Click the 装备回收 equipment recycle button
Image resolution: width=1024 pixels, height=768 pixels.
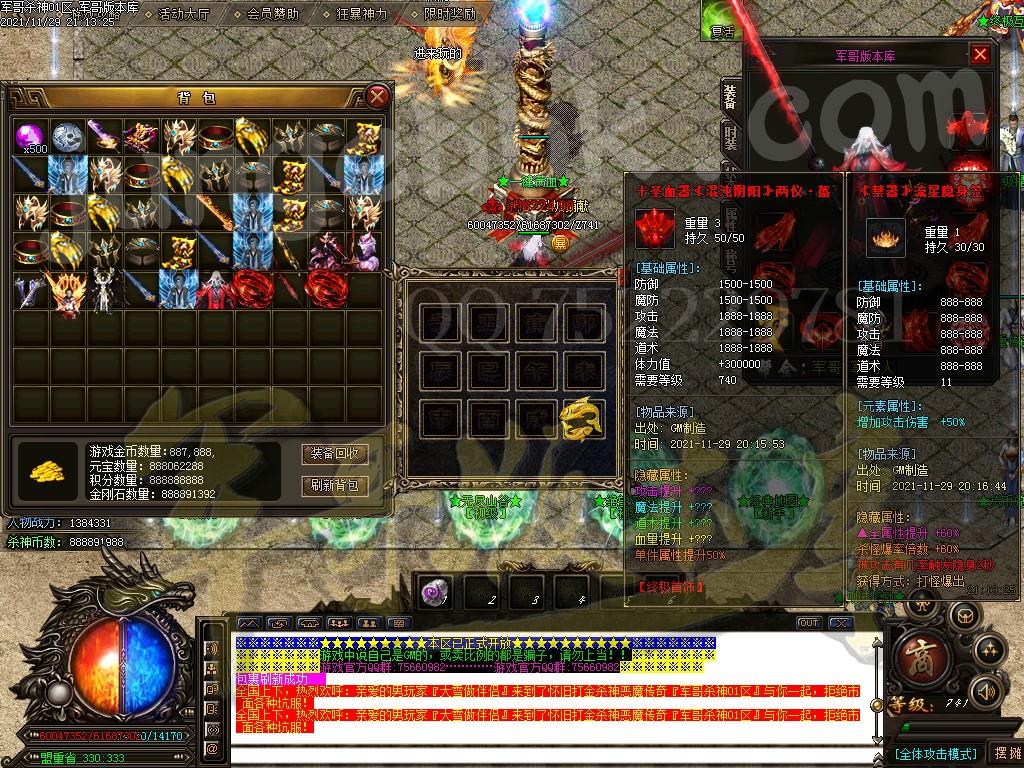(334, 453)
